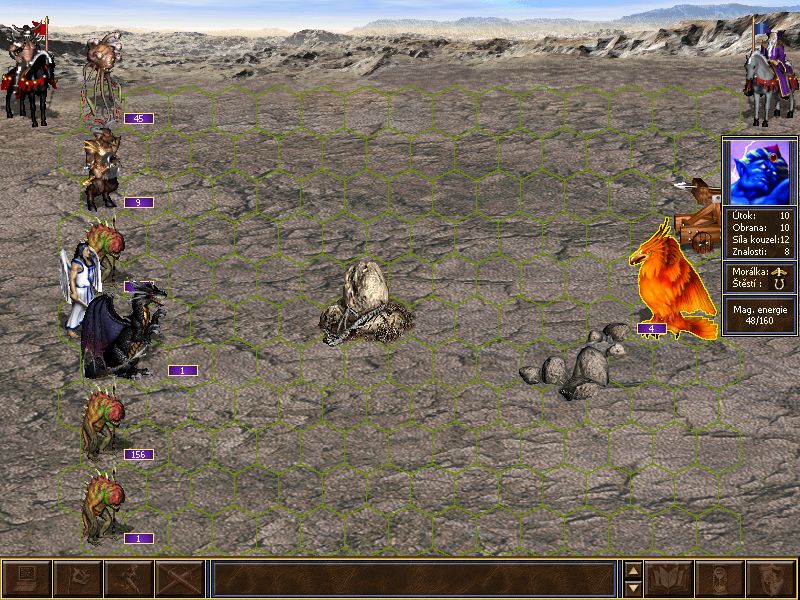Retreat from combat using the running figure button
The height and width of the screenshot is (600, 800).
coord(129,578)
